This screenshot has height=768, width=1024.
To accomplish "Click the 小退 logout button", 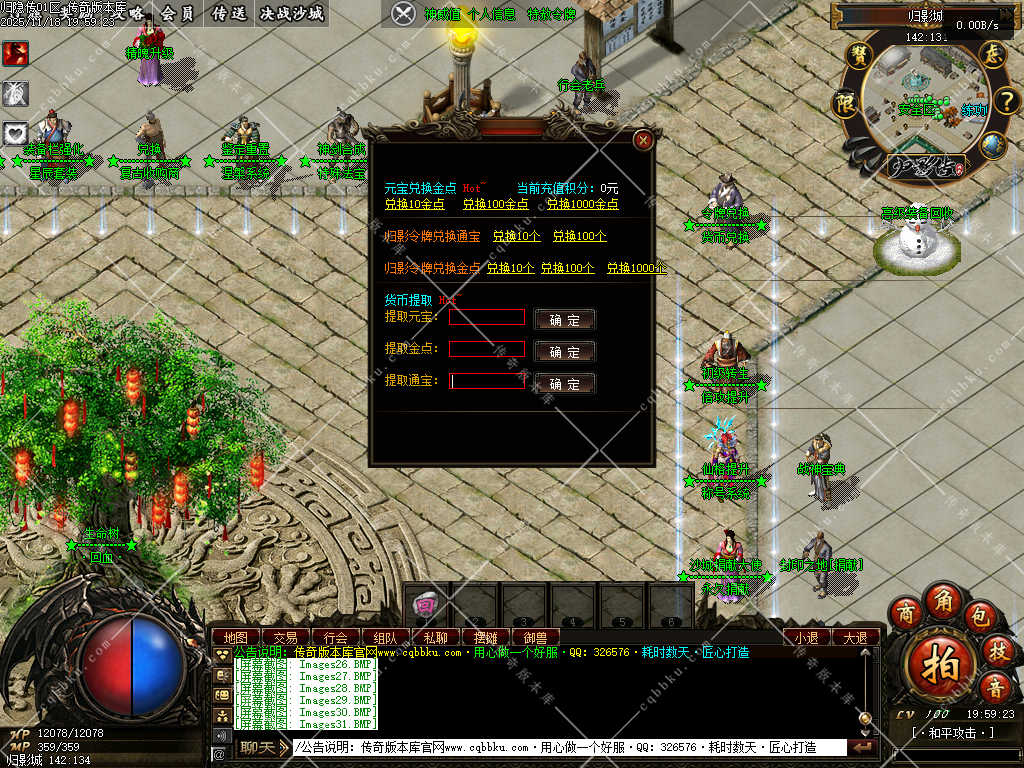I will (807, 637).
